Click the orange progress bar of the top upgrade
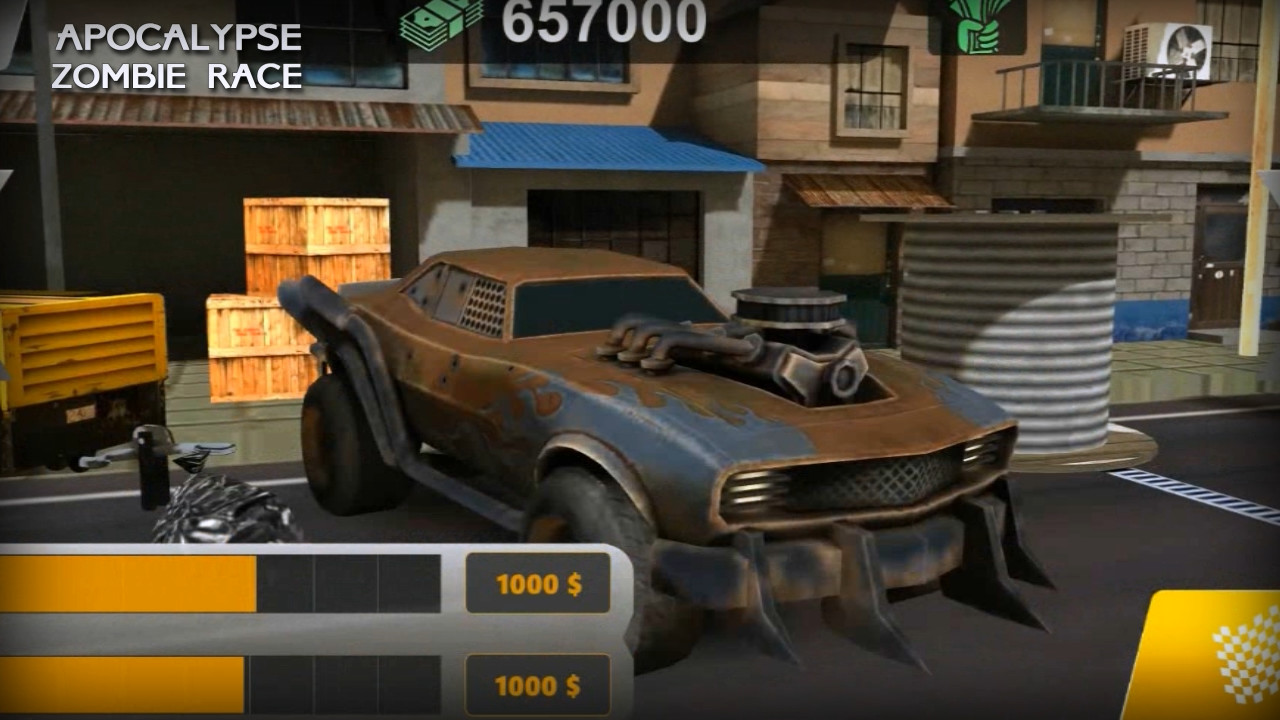1280x720 pixels. [x=130, y=578]
